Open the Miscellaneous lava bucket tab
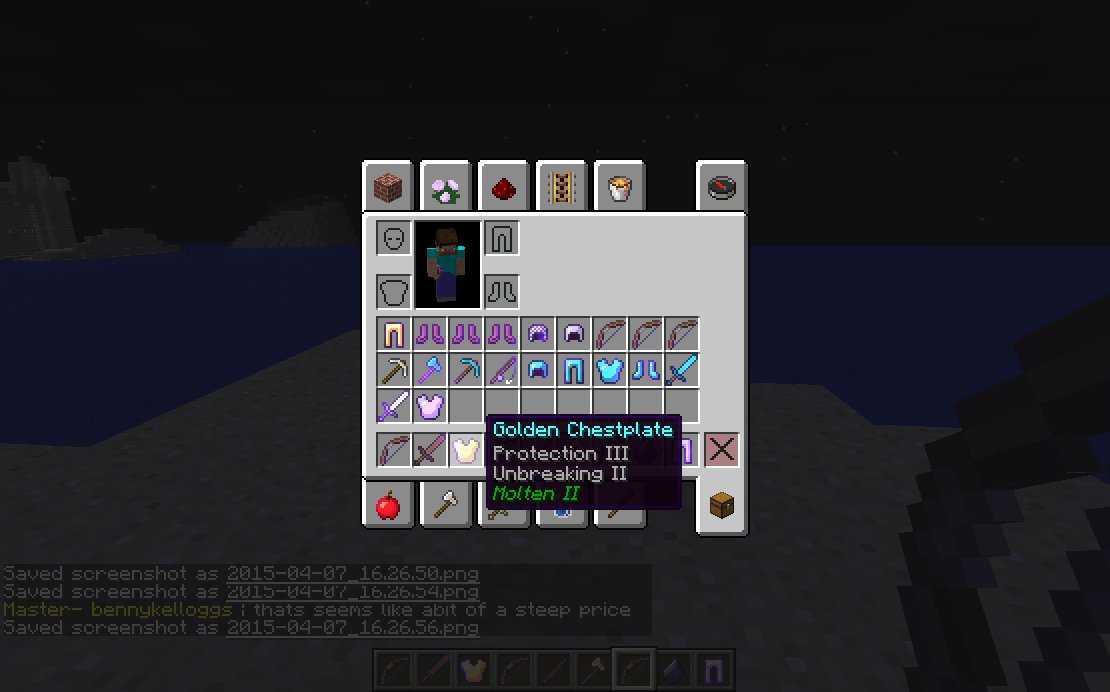 pyautogui.click(x=619, y=187)
